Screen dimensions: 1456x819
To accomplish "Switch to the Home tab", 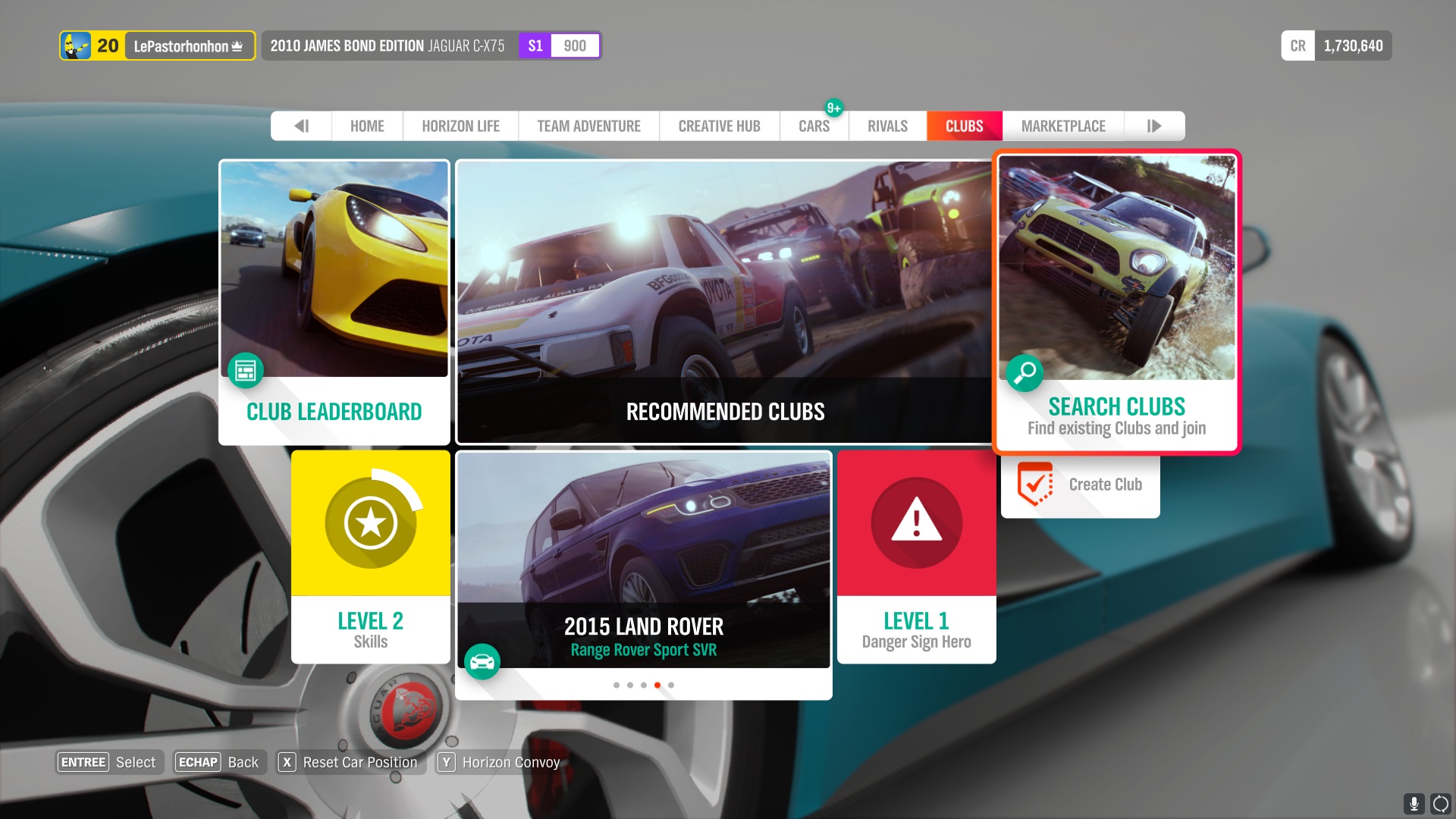I will 367,126.
